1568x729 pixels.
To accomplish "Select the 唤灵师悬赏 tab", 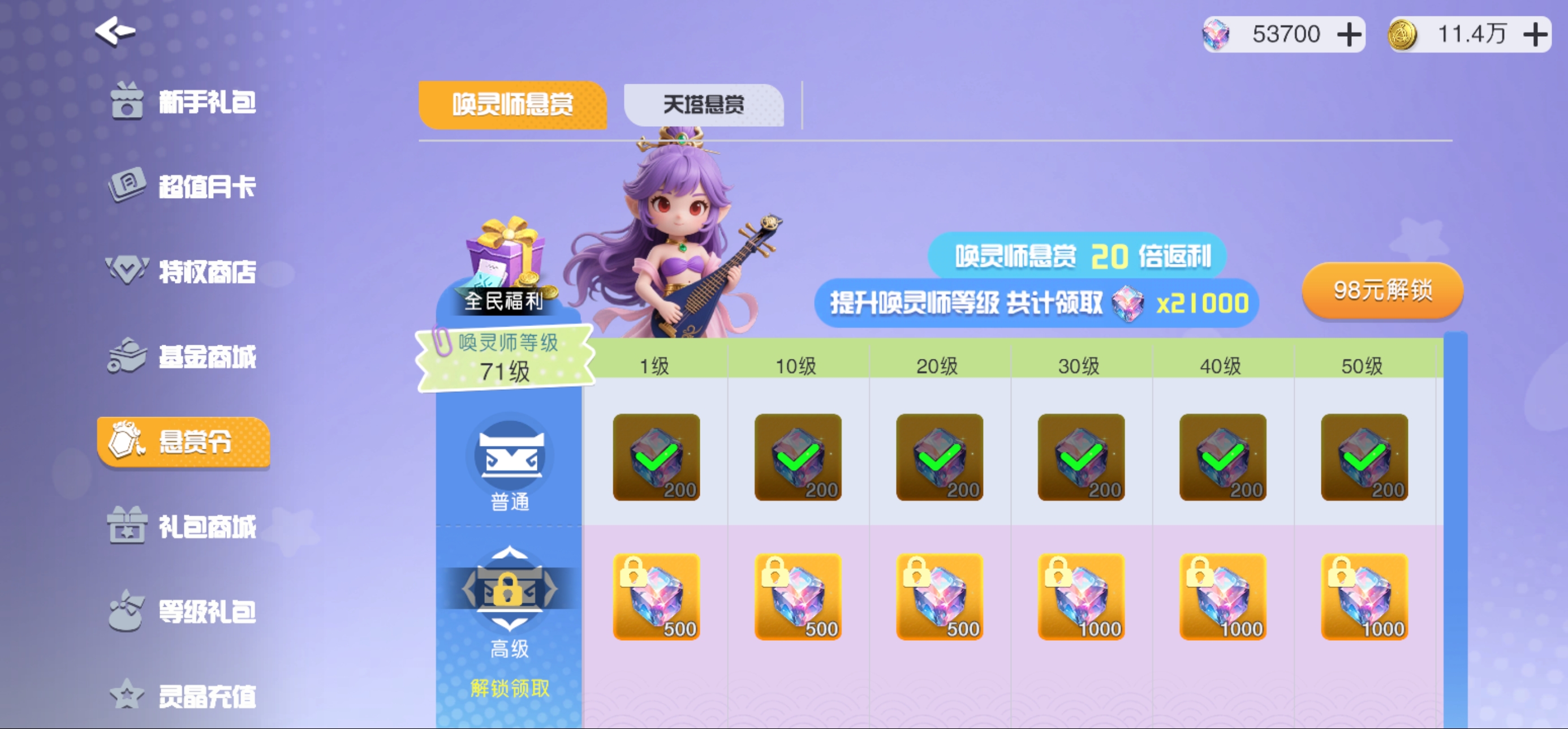I will coord(512,105).
